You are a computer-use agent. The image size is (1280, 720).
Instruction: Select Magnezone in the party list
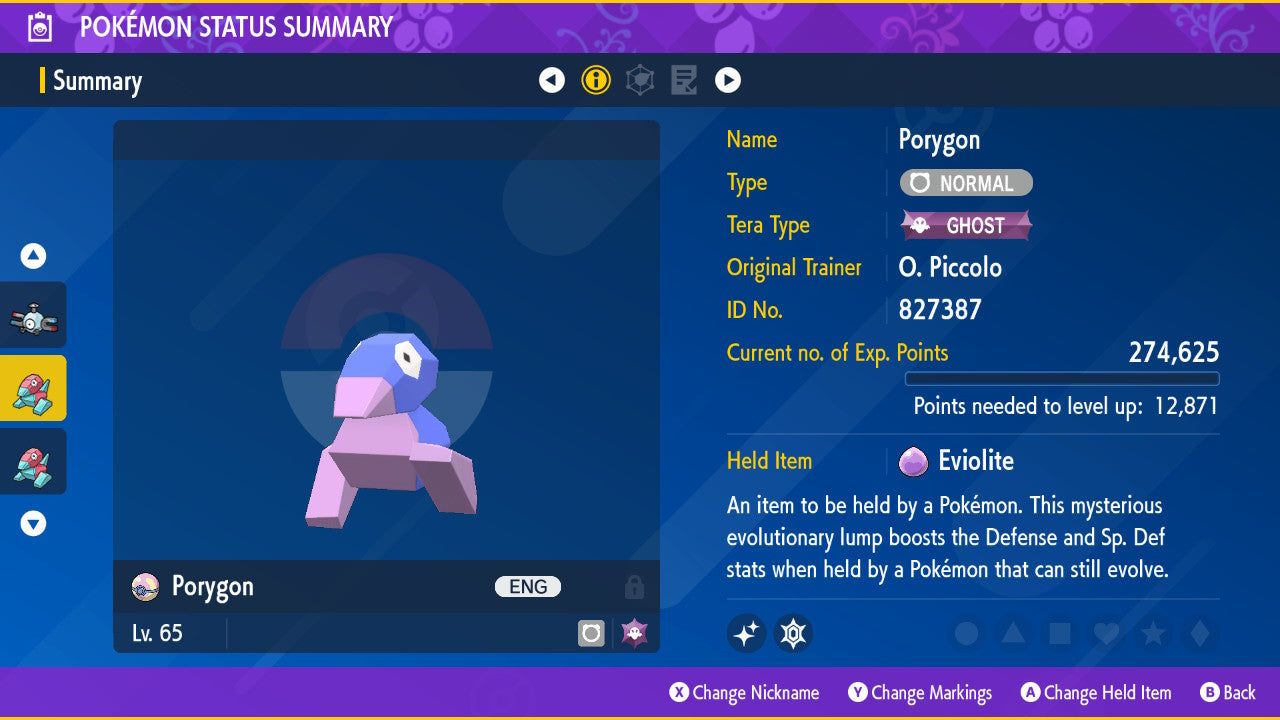coord(34,315)
